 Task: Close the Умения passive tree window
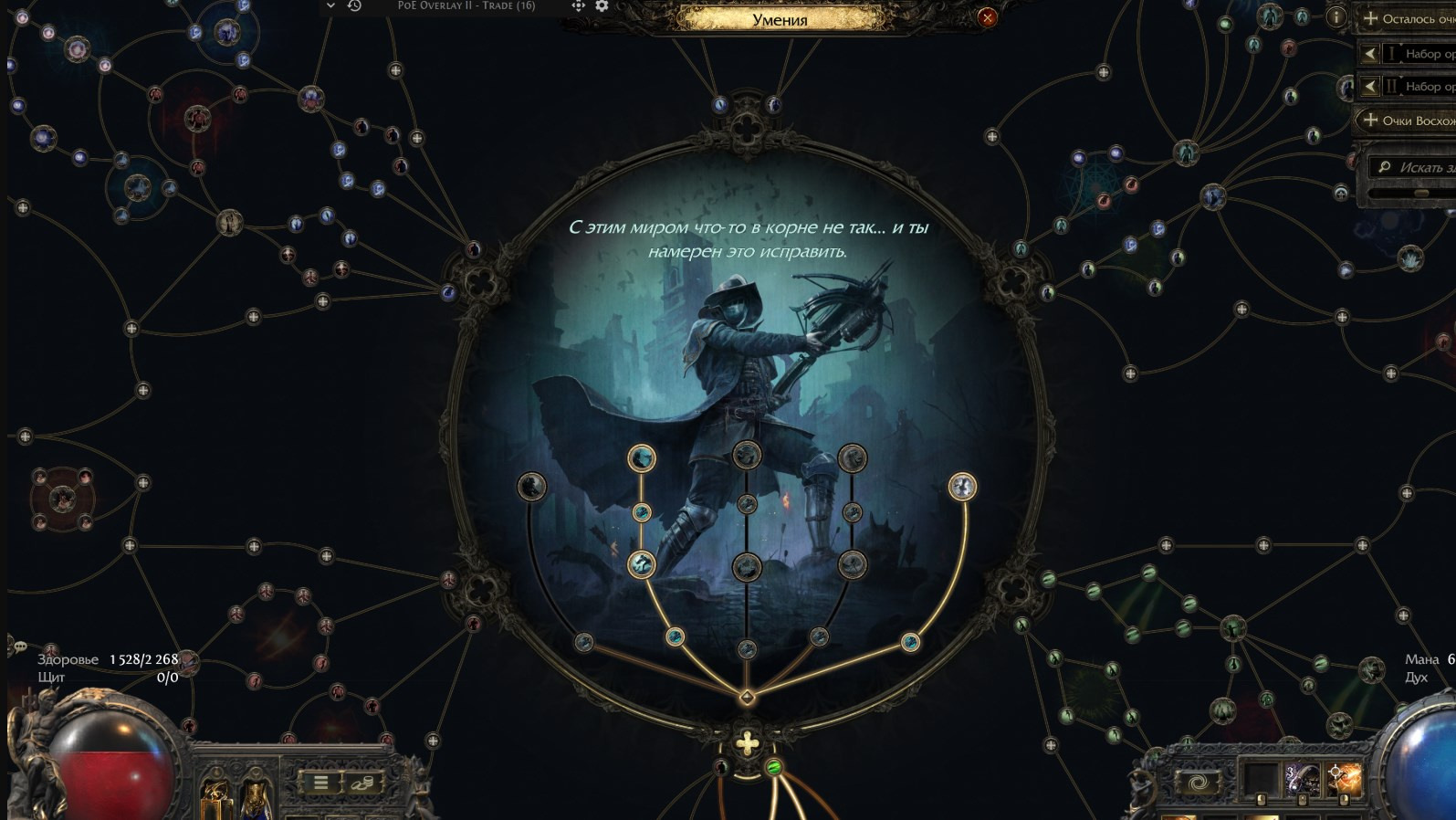[987, 17]
